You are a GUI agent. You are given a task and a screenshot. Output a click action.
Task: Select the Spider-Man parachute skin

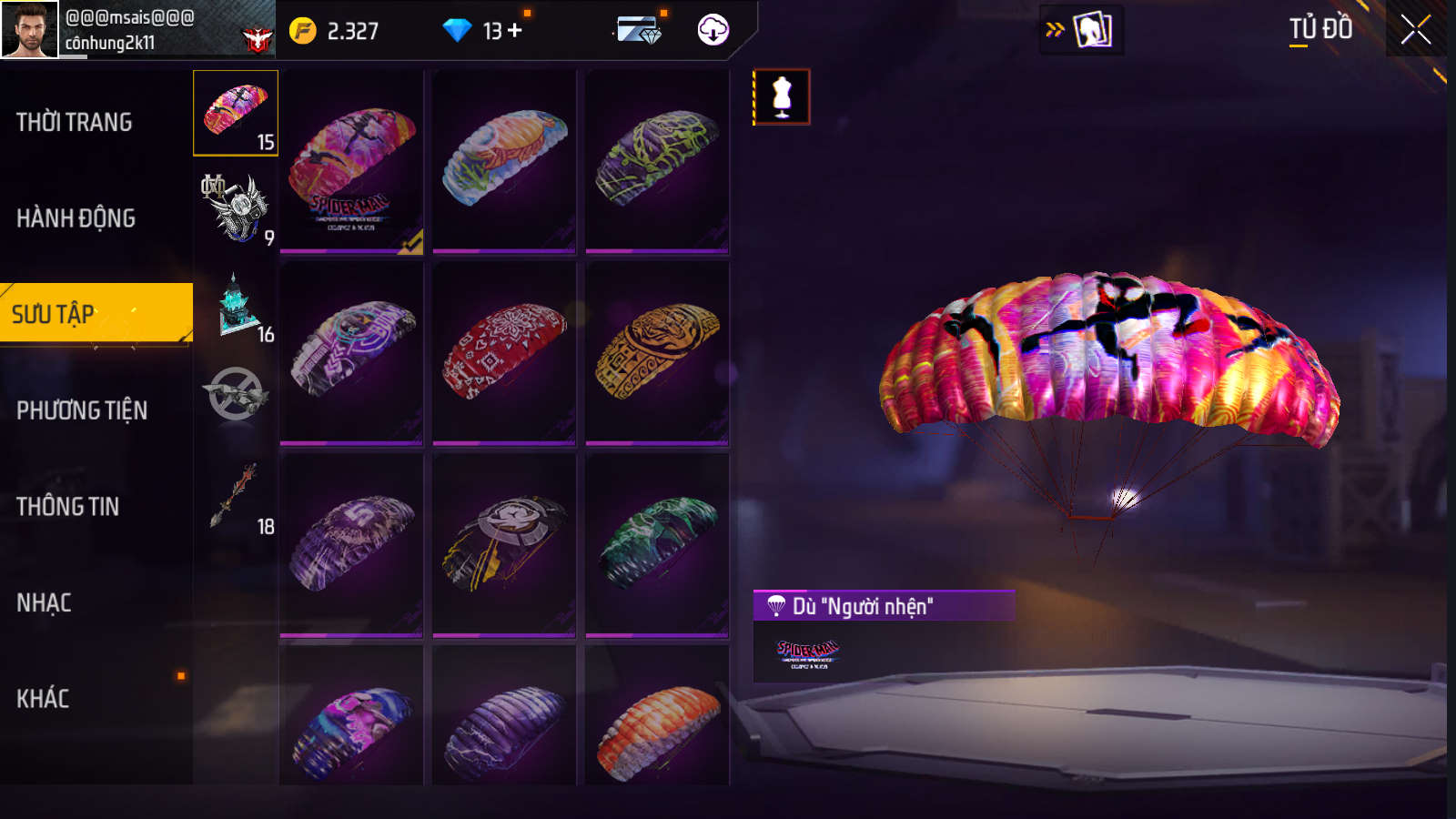point(351,162)
